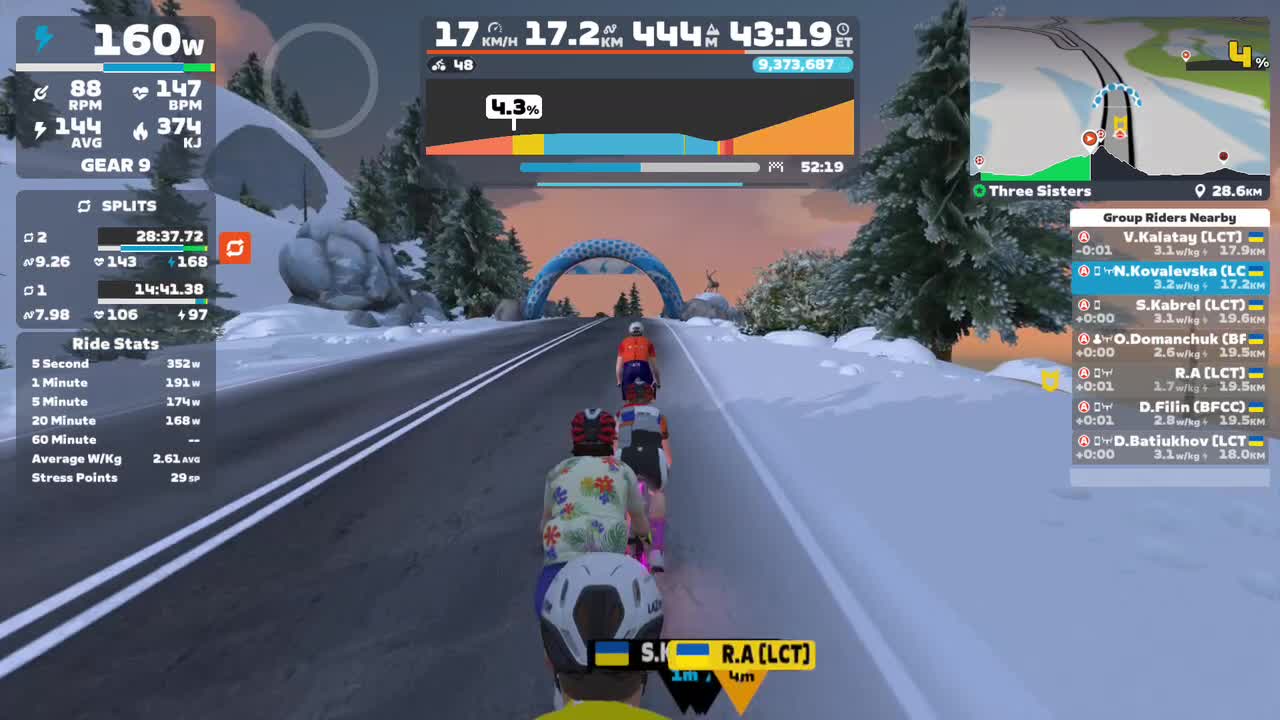Click the red A event badge beside S.Kabrel
The height and width of the screenshot is (720, 1280).
point(1083,304)
